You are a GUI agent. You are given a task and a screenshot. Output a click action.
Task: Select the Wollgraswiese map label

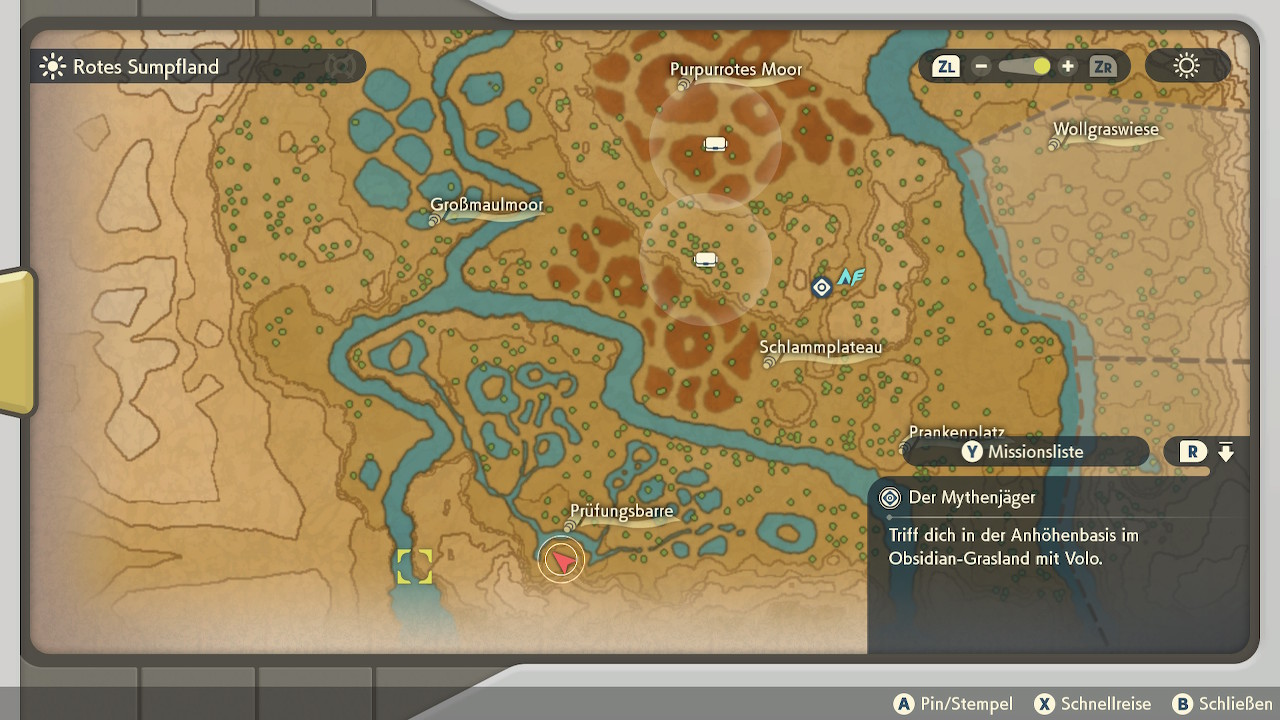[1105, 130]
